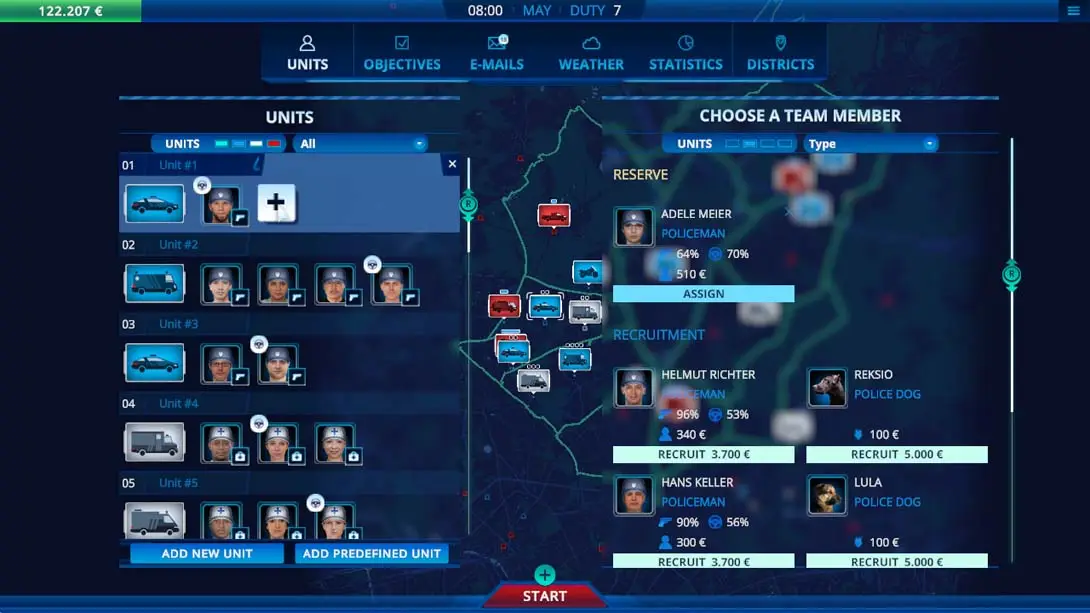The image size is (1090, 613).
Task: Recruit Helmut Richter for 3.700 €
Action: coord(703,454)
